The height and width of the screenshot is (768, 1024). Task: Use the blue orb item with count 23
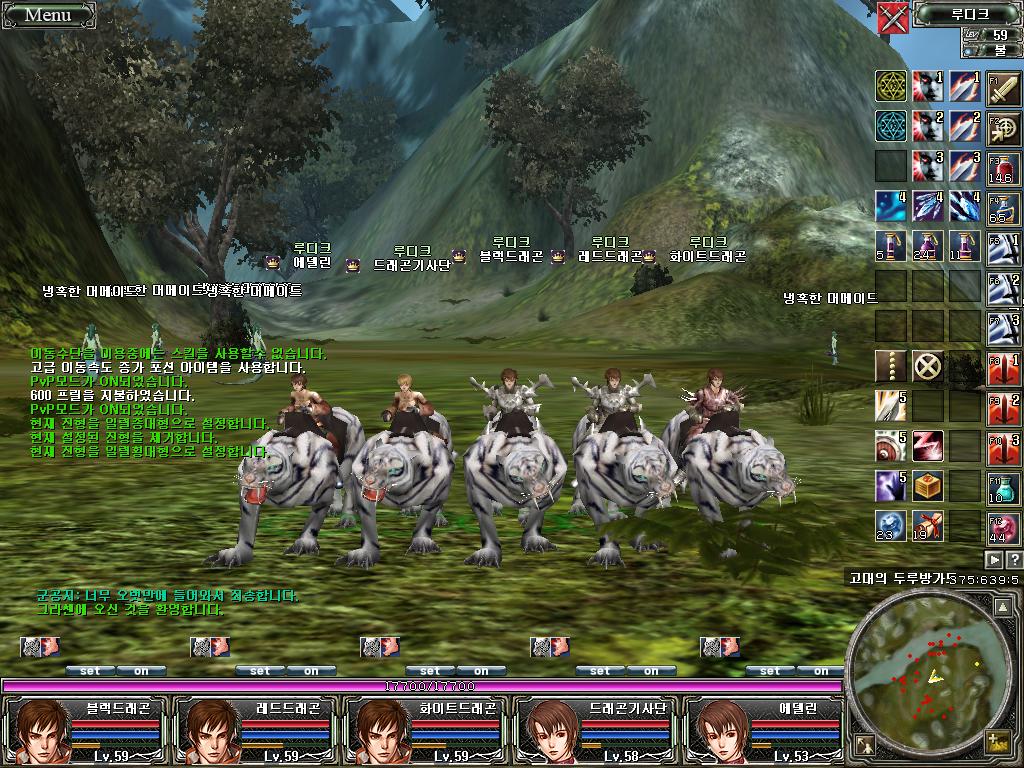(x=891, y=525)
